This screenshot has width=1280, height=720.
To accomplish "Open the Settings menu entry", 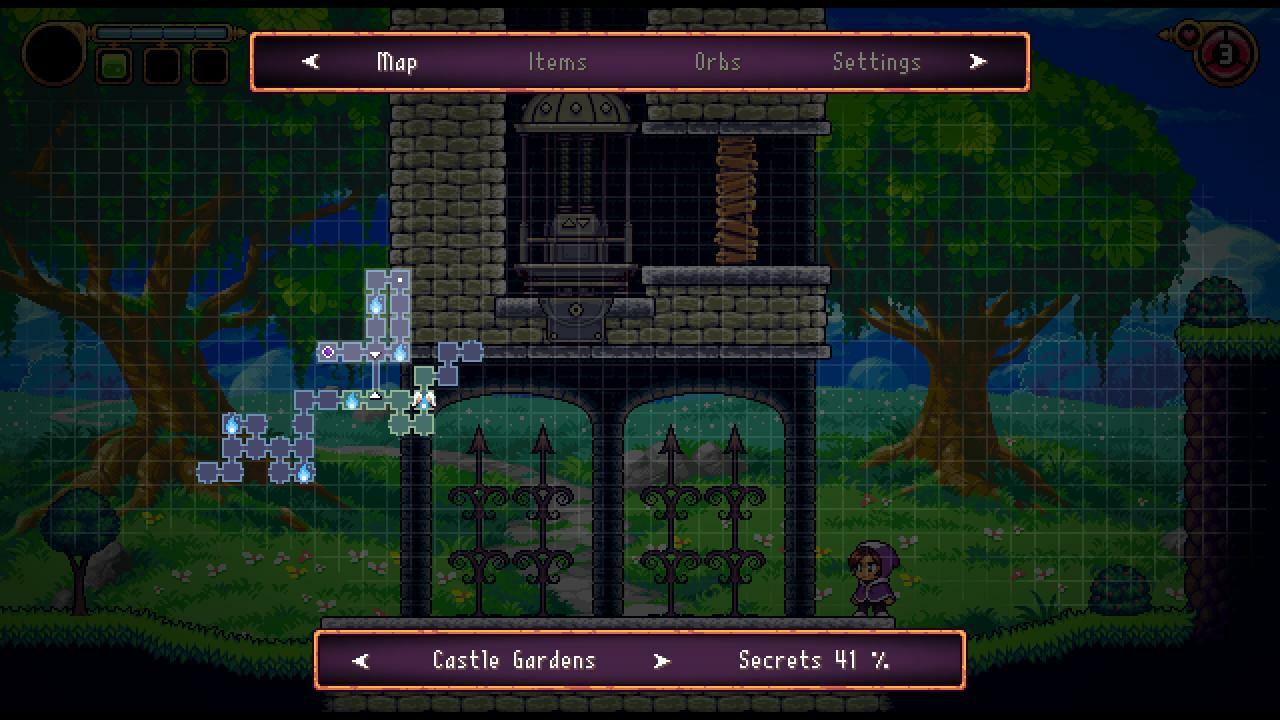I will click(x=877, y=62).
